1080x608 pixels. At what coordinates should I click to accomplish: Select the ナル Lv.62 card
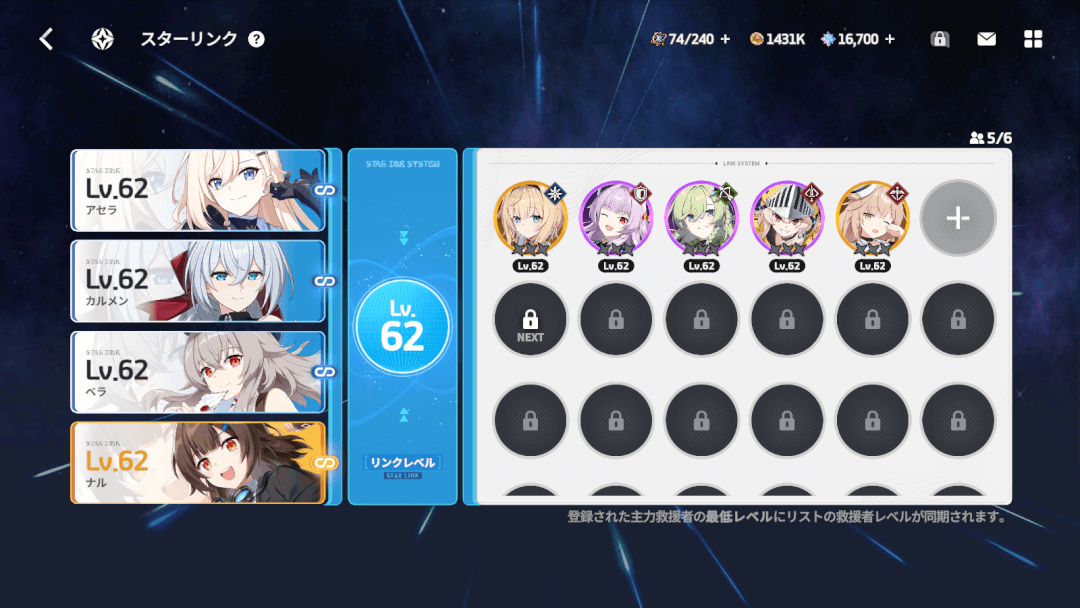pyautogui.click(x=198, y=463)
